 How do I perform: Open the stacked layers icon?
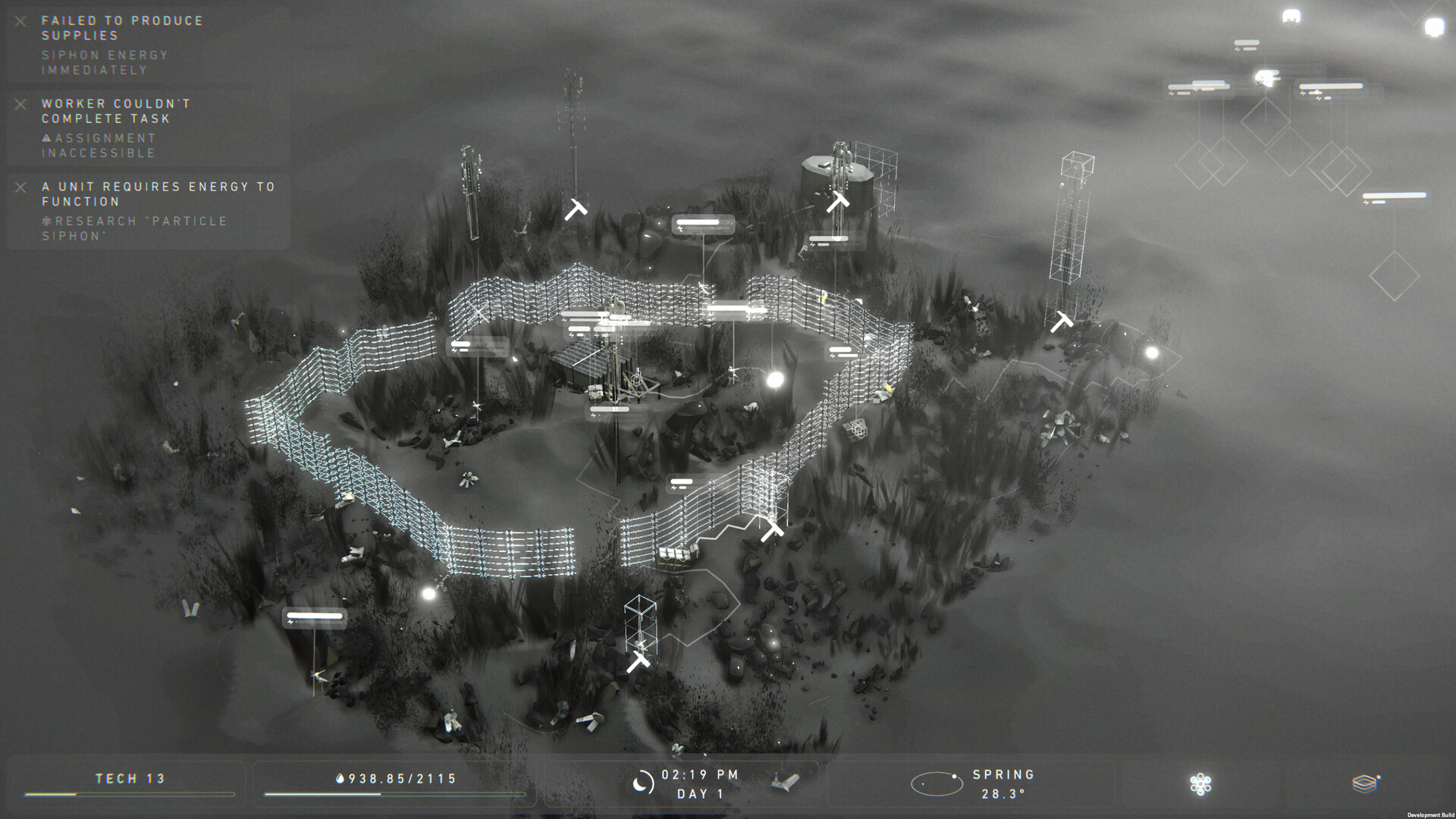pos(1364,783)
